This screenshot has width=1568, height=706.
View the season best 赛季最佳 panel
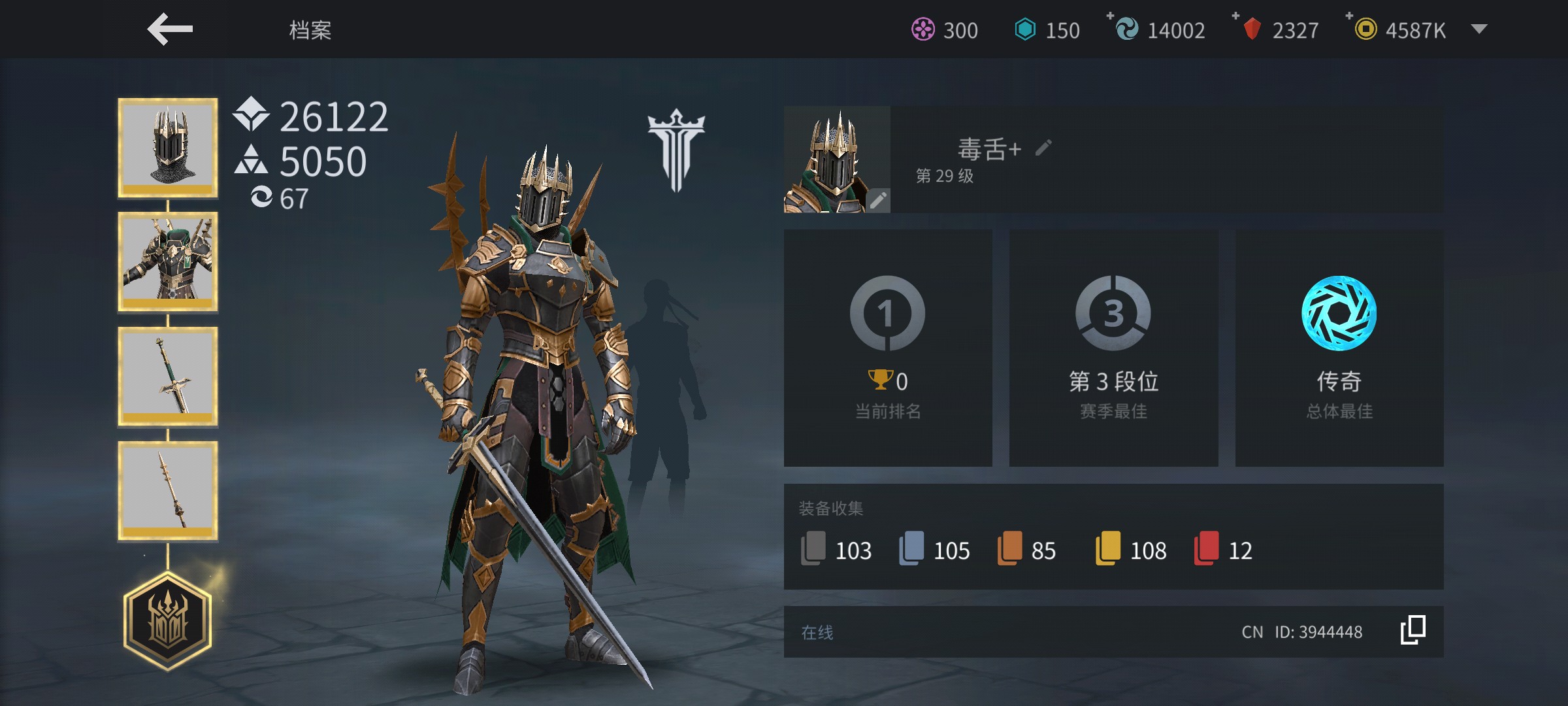click(x=1113, y=348)
